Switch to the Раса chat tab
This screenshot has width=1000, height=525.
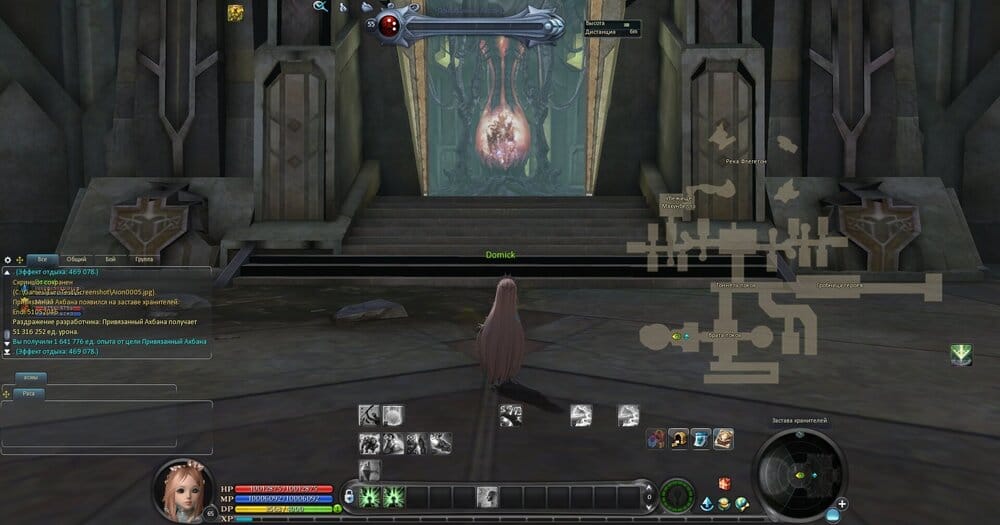(27, 394)
